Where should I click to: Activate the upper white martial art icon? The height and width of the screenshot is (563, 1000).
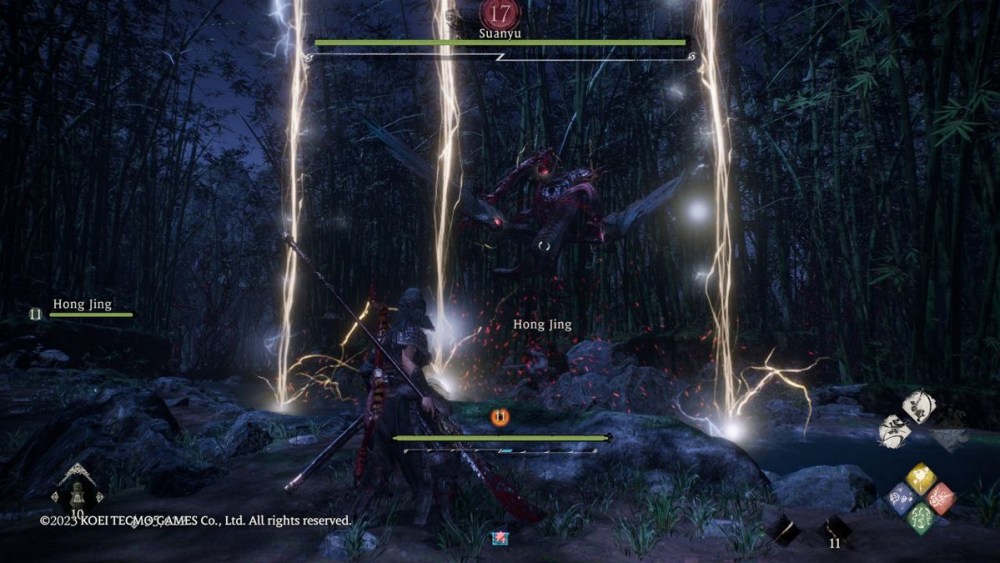(x=918, y=406)
